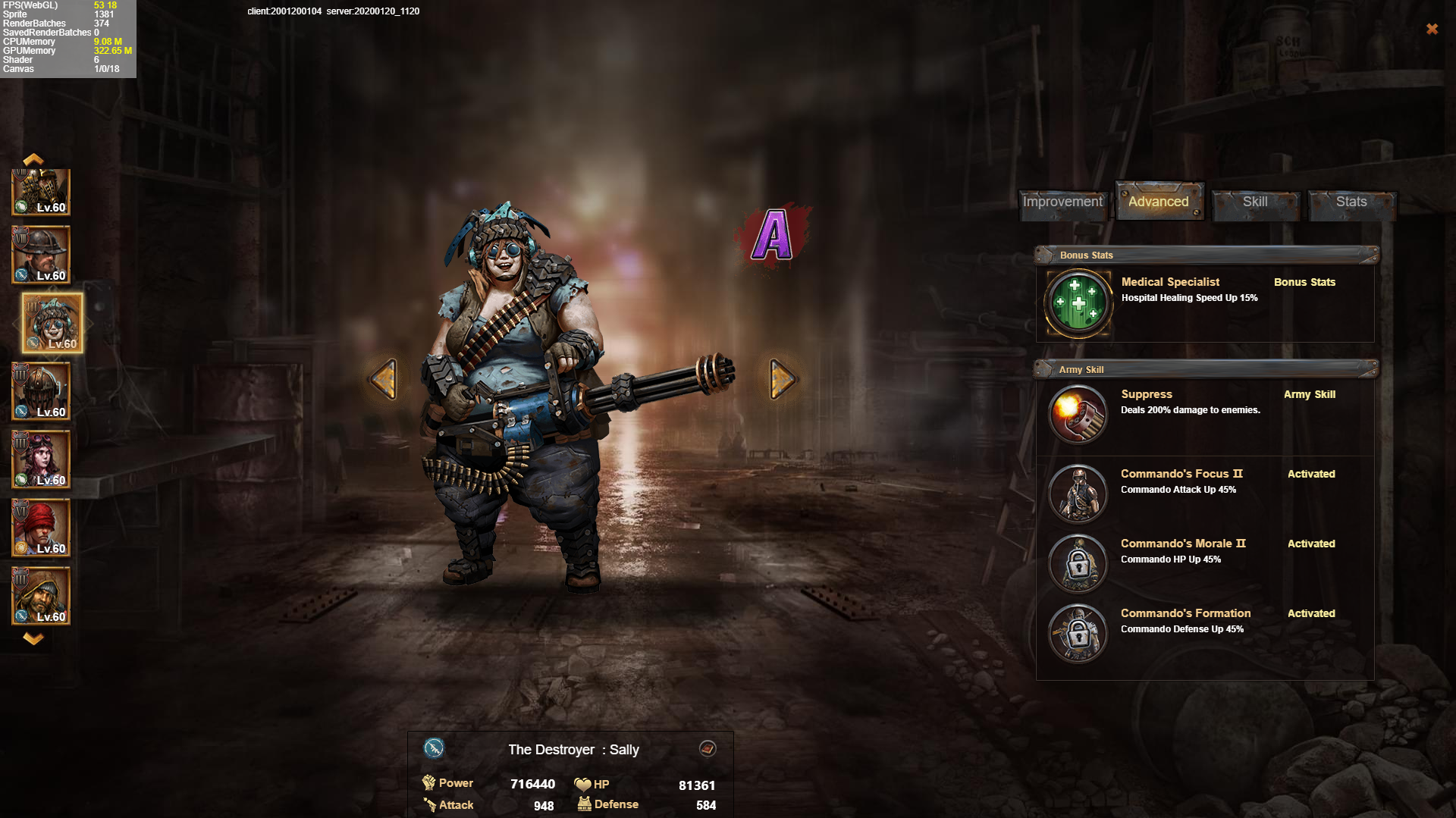Image resolution: width=1456 pixels, height=818 pixels.
Task: Select the hero with the brimmed metal helmet
Action: [41, 255]
